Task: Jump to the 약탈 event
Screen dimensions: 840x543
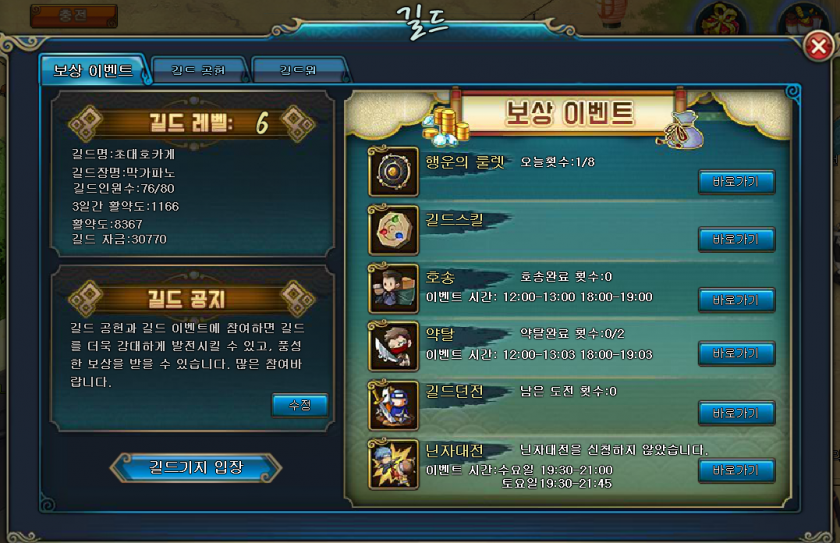Action: pyautogui.click(x=736, y=353)
